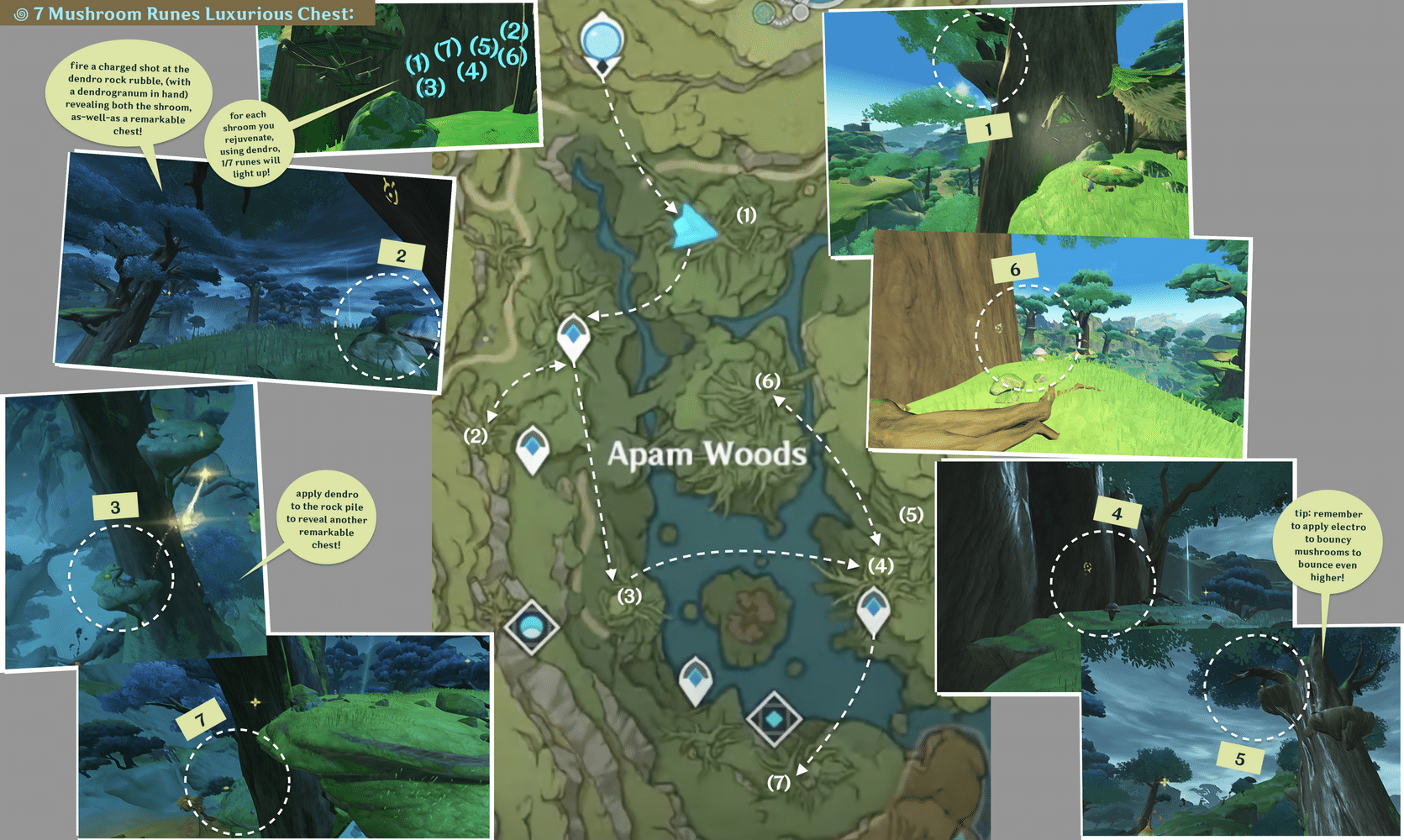Click the blue player arrow on the map
This screenshot has height=840, width=1404.
click(695, 225)
